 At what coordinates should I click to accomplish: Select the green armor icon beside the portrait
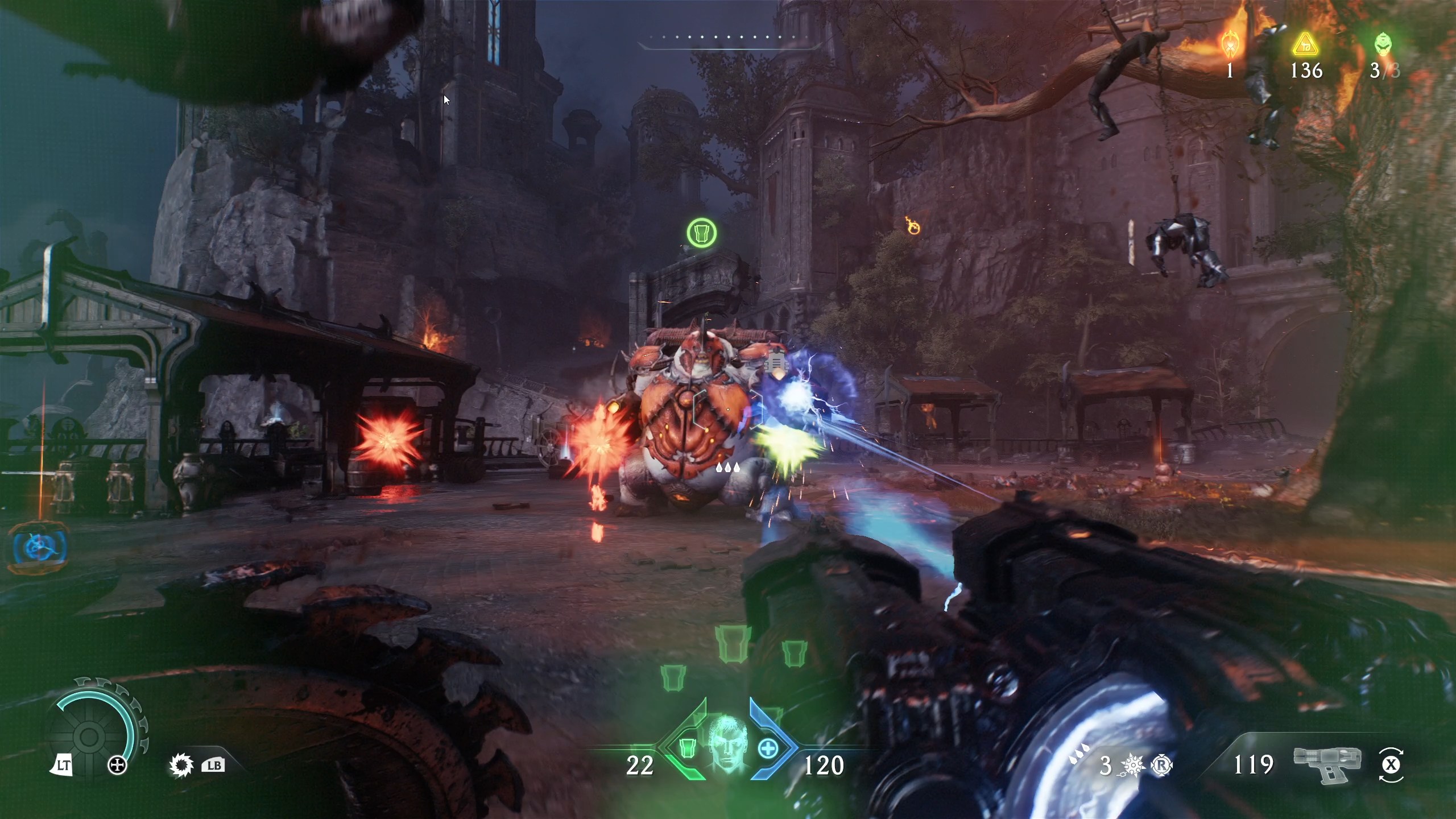[x=688, y=747]
